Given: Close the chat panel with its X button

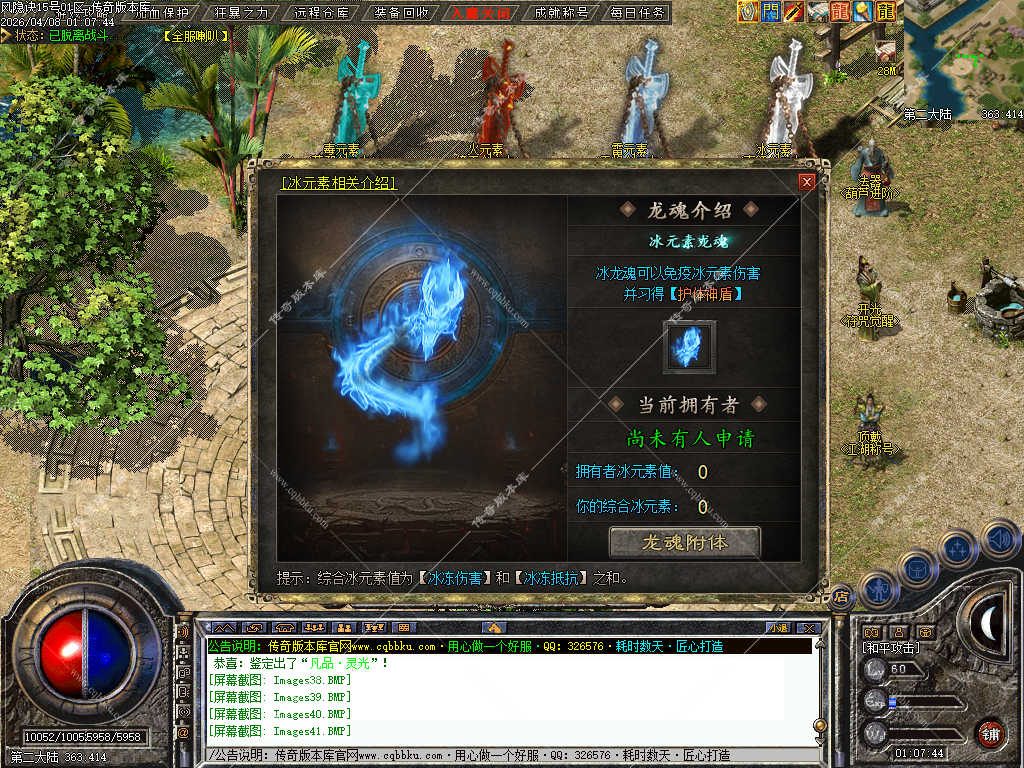Looking at the screenshot, I should 808,628.
